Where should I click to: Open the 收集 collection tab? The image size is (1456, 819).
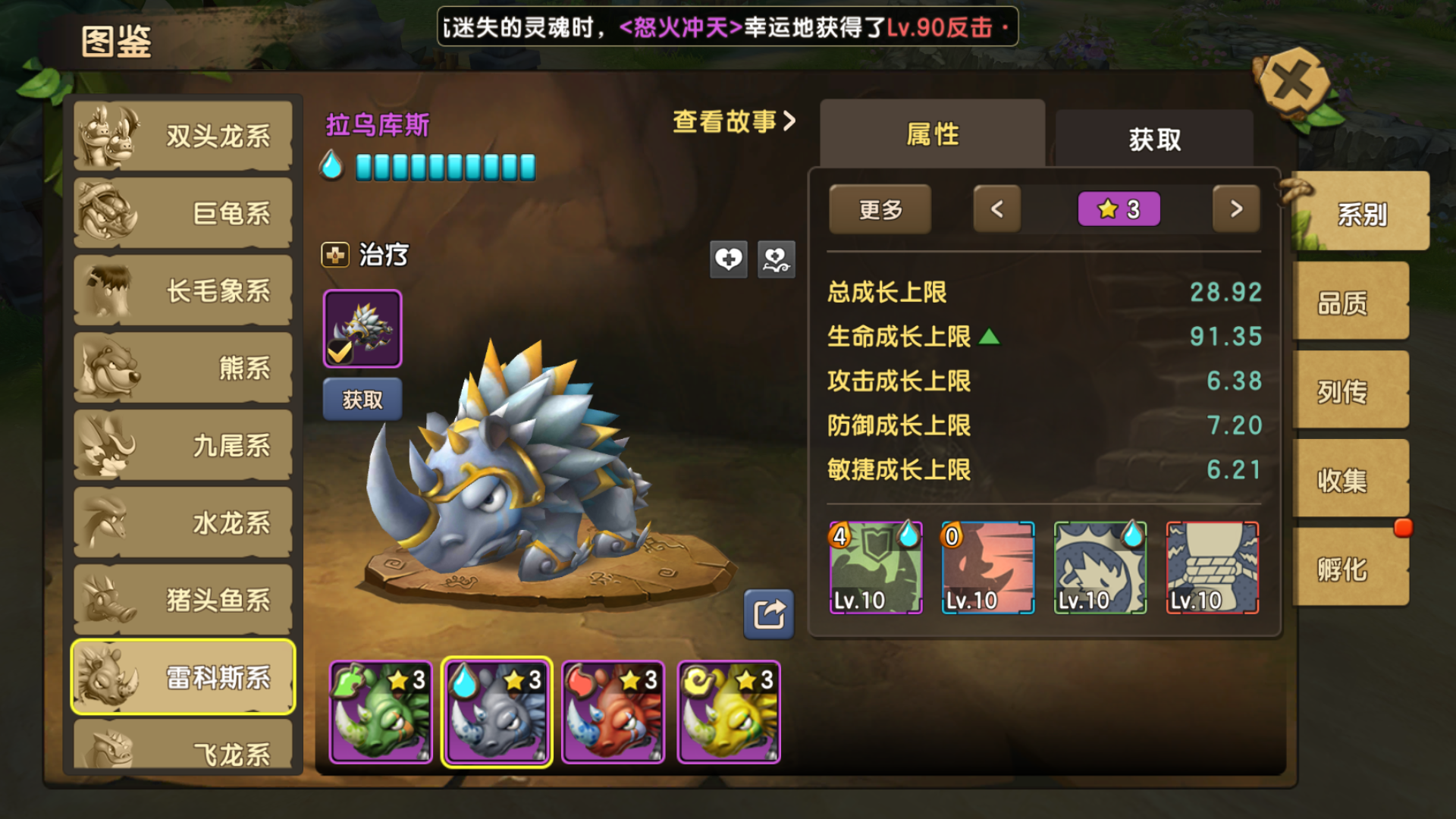pos(1343,481)
